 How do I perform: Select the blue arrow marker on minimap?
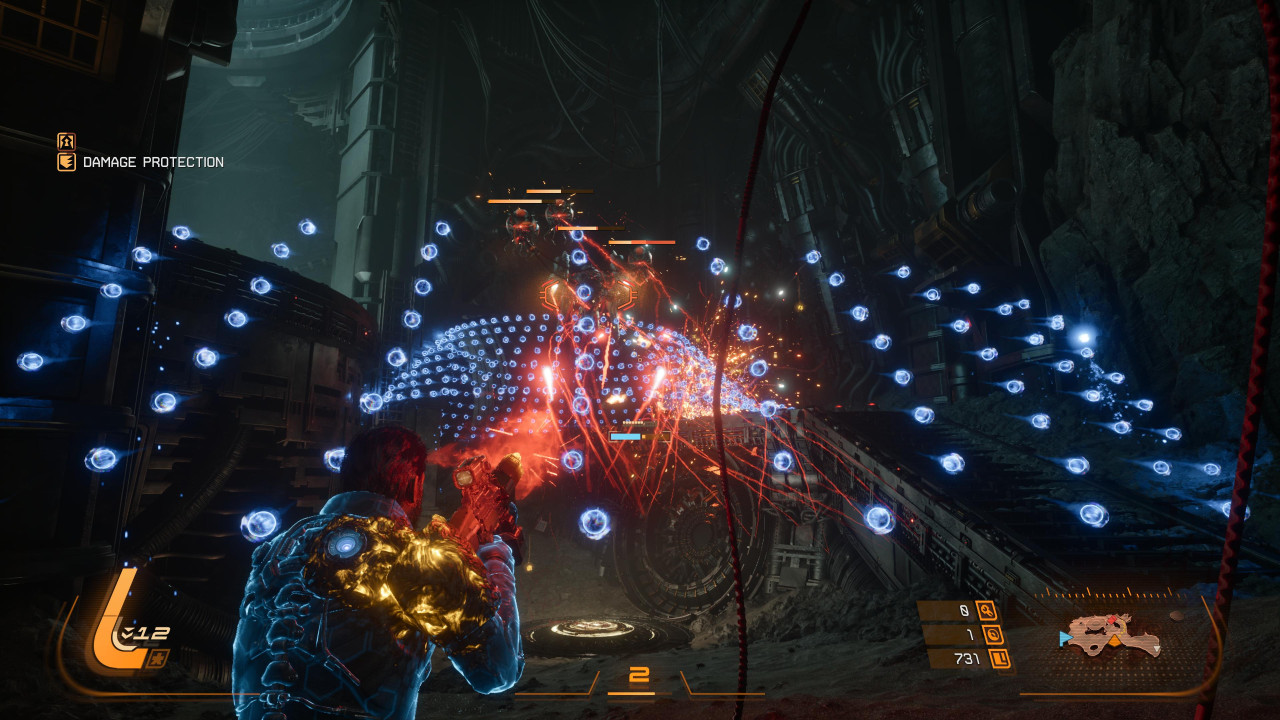click(1065, 636)
